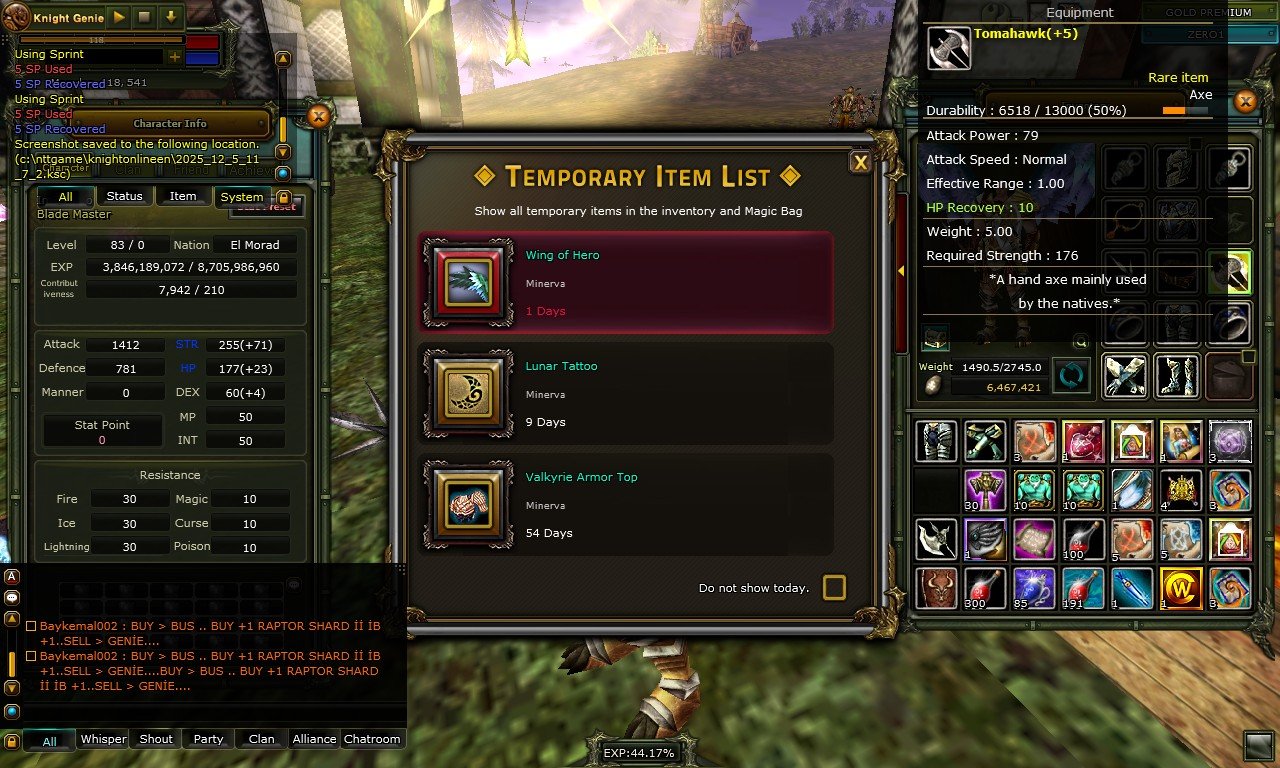Start the Knight Genie with the play button

point(119,17)
